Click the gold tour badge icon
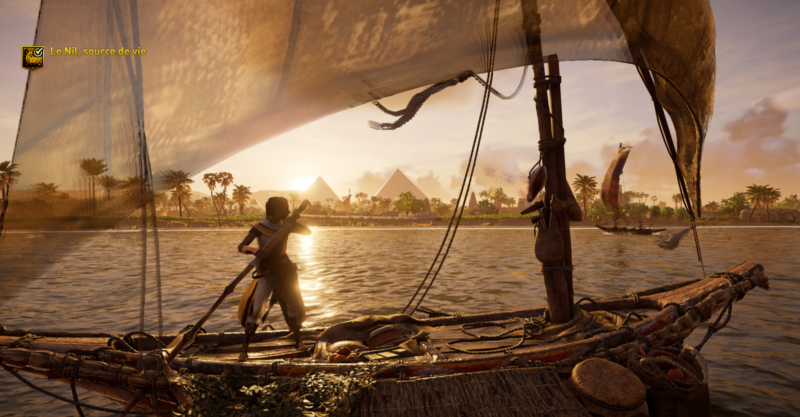The width and height of the screenshot is (800, 417). tap(32, 57)
